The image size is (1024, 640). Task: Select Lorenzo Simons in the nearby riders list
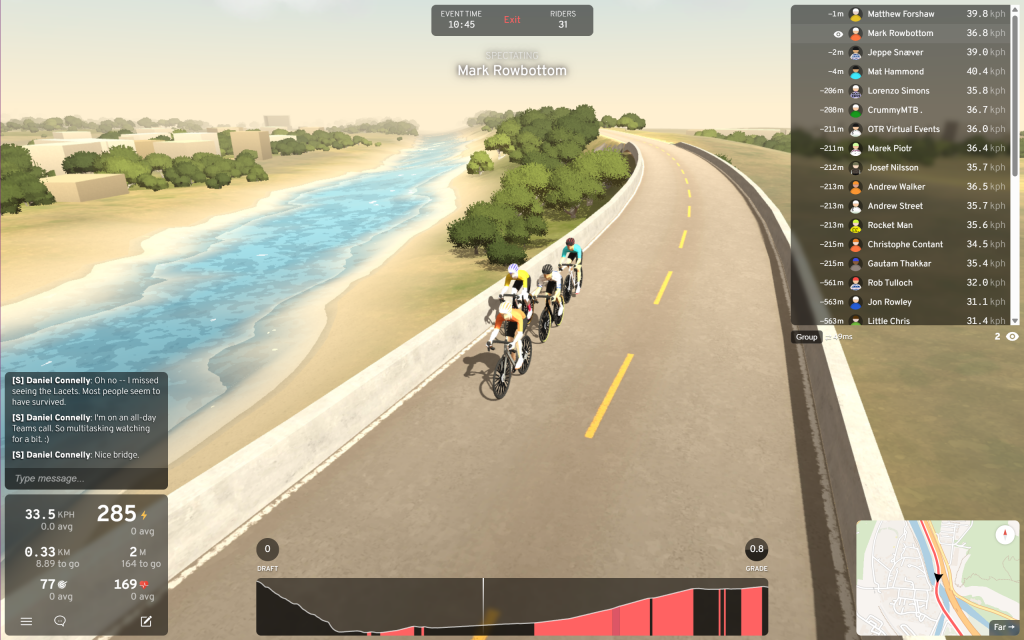click(900, 91)
